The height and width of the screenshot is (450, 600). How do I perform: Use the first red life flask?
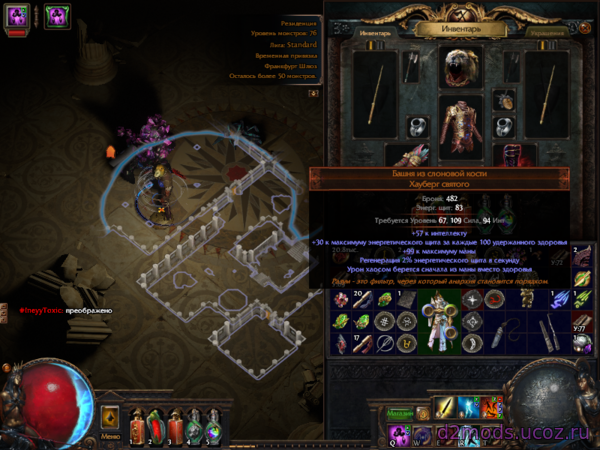pyautogui.click(x=137, y=427)
